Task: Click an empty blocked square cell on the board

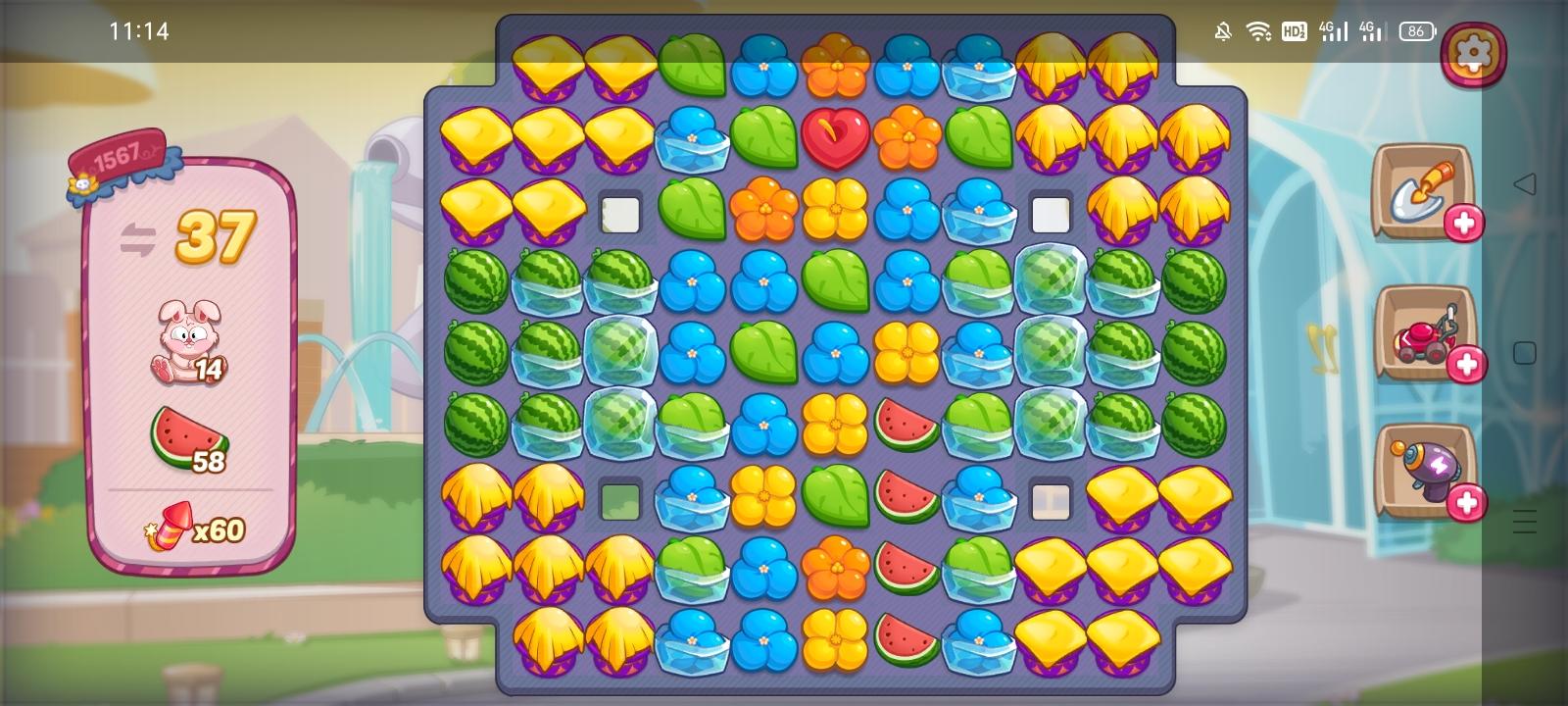Action: click(620, 213)
